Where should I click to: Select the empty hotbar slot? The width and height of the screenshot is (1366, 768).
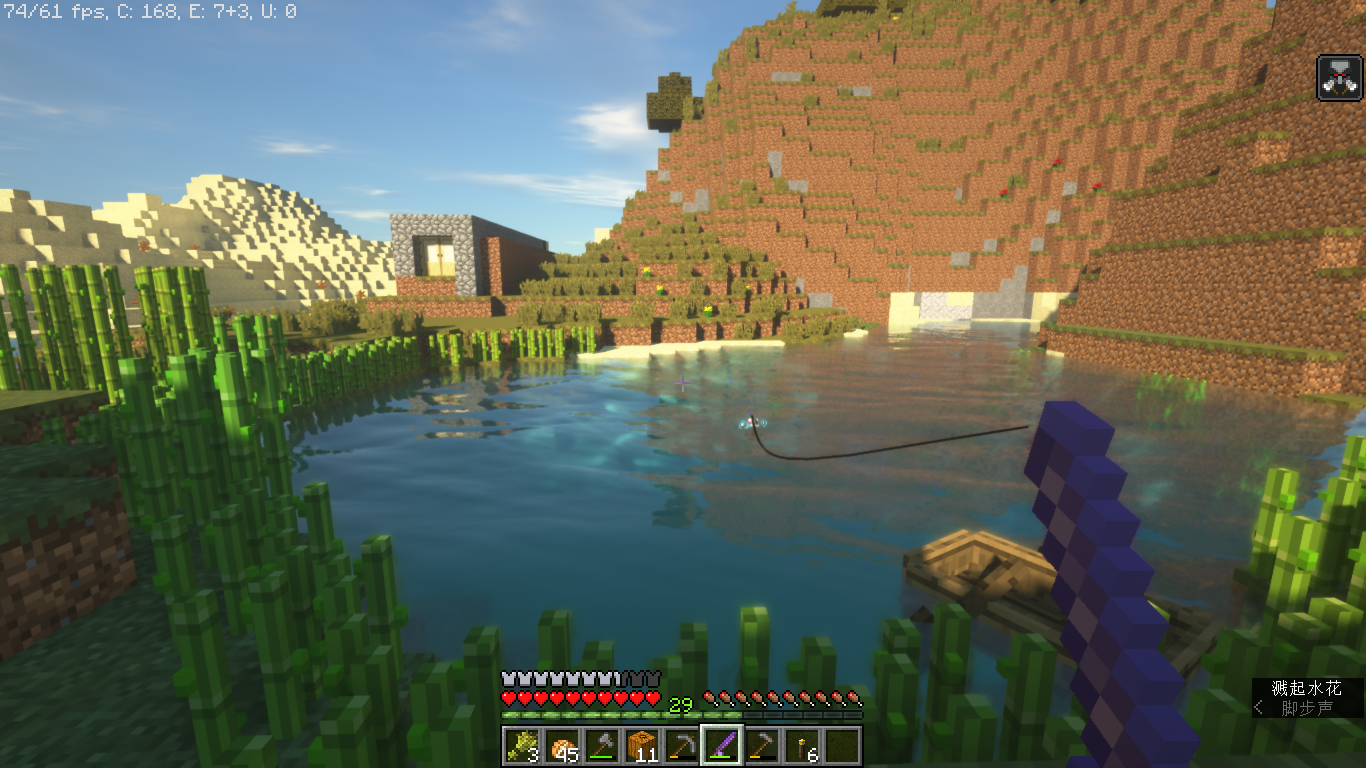pyautogui.click(x=841, y=746)
